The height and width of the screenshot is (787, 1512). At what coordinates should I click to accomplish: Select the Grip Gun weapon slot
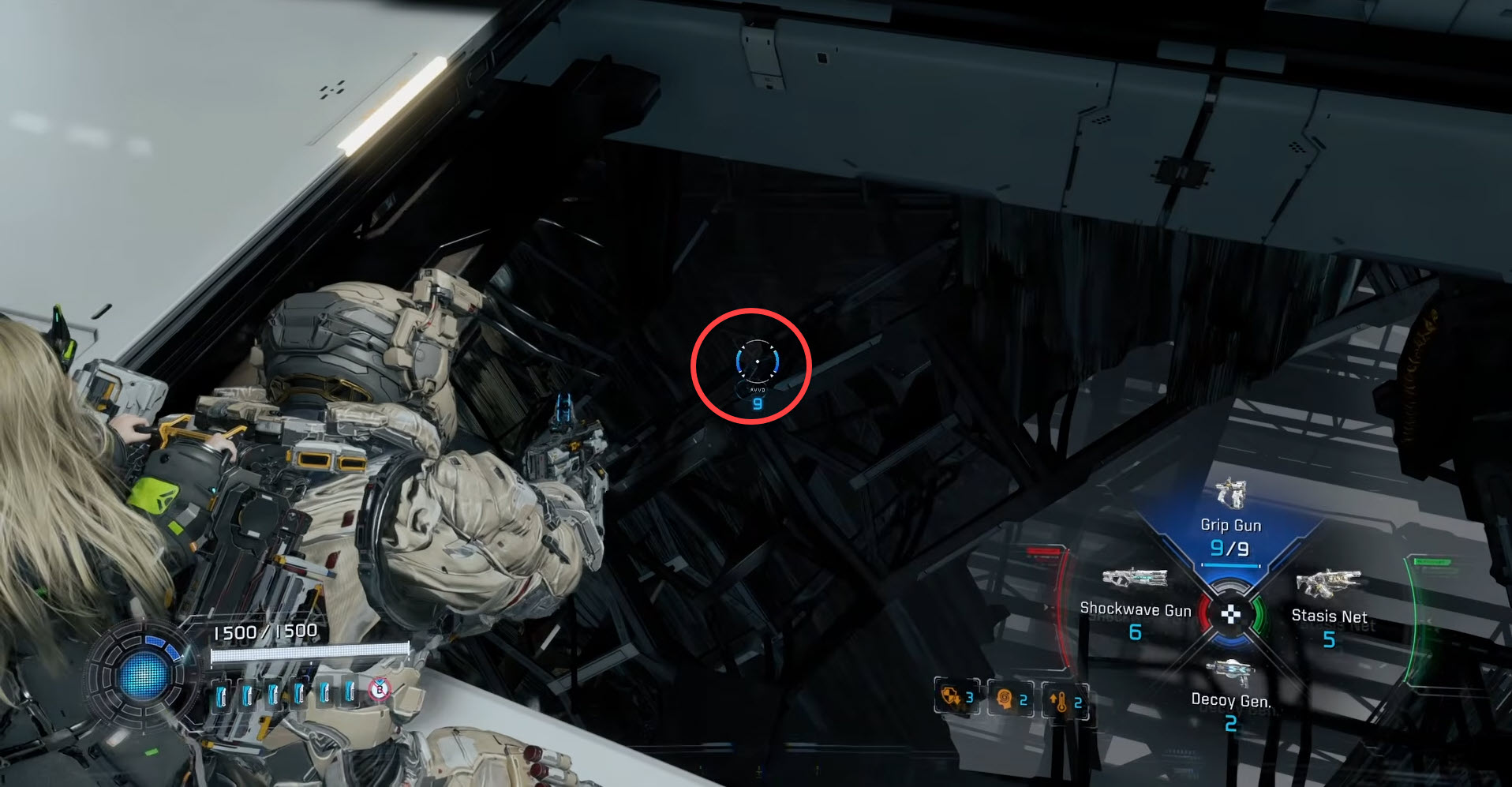coord(1230,524)
